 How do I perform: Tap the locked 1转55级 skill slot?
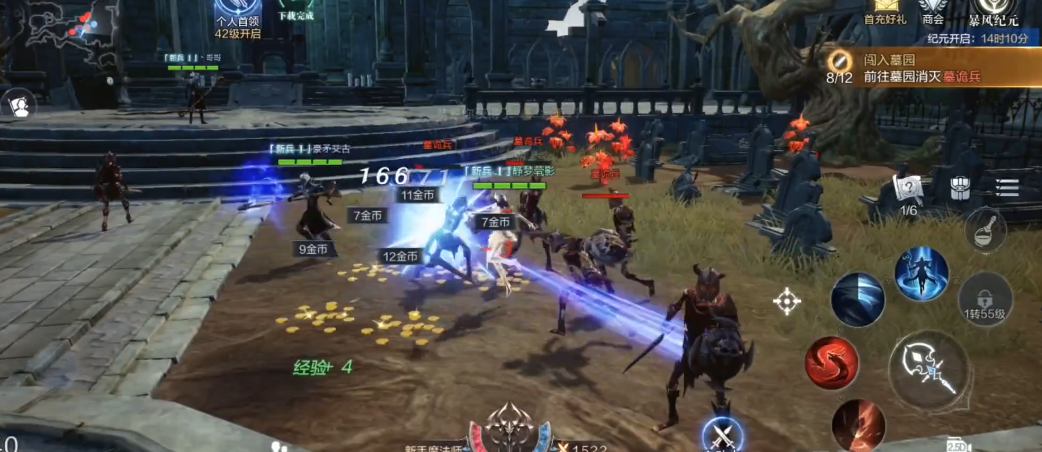[985, 298]
